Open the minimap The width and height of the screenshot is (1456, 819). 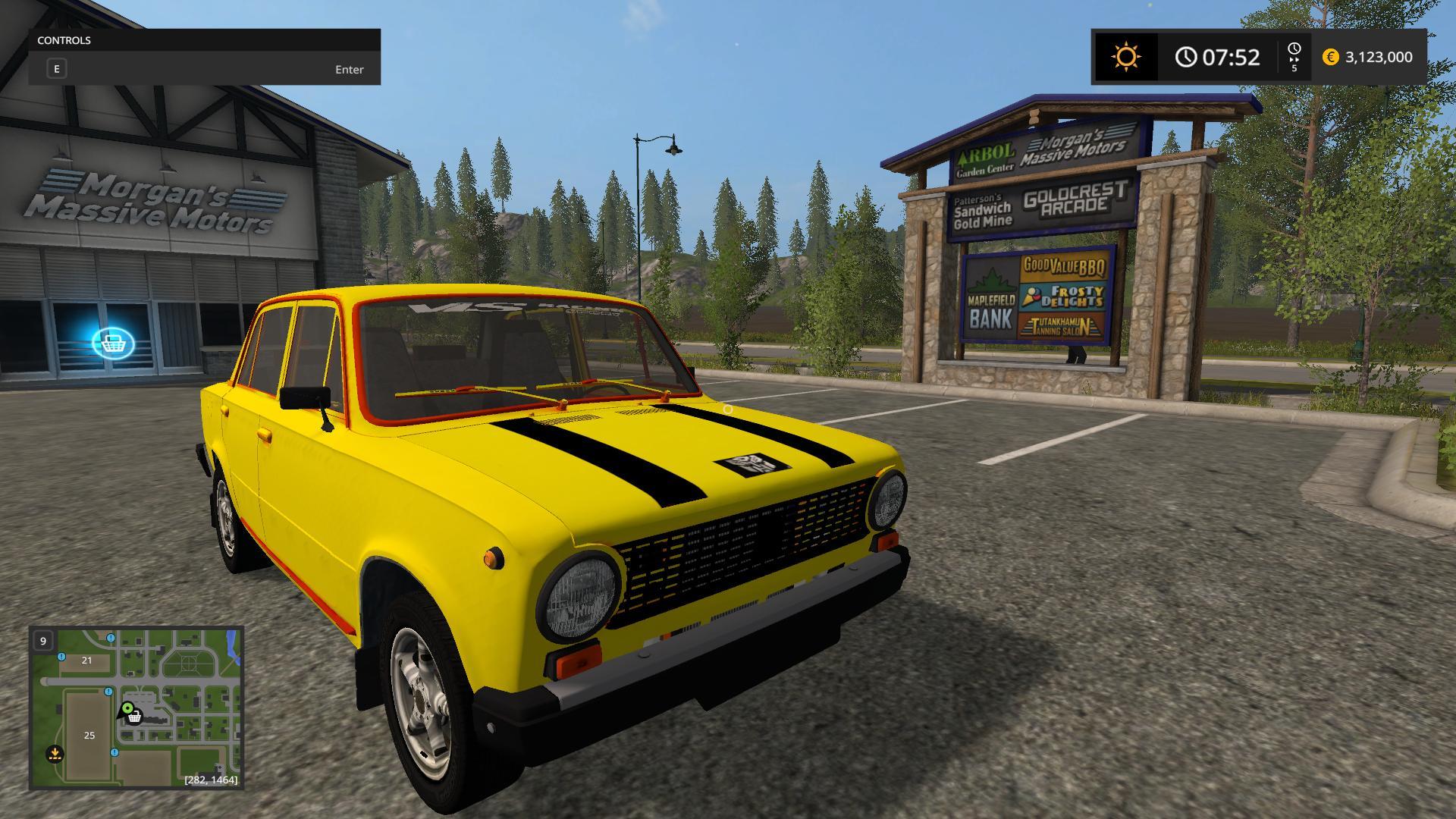click(136, 708)
